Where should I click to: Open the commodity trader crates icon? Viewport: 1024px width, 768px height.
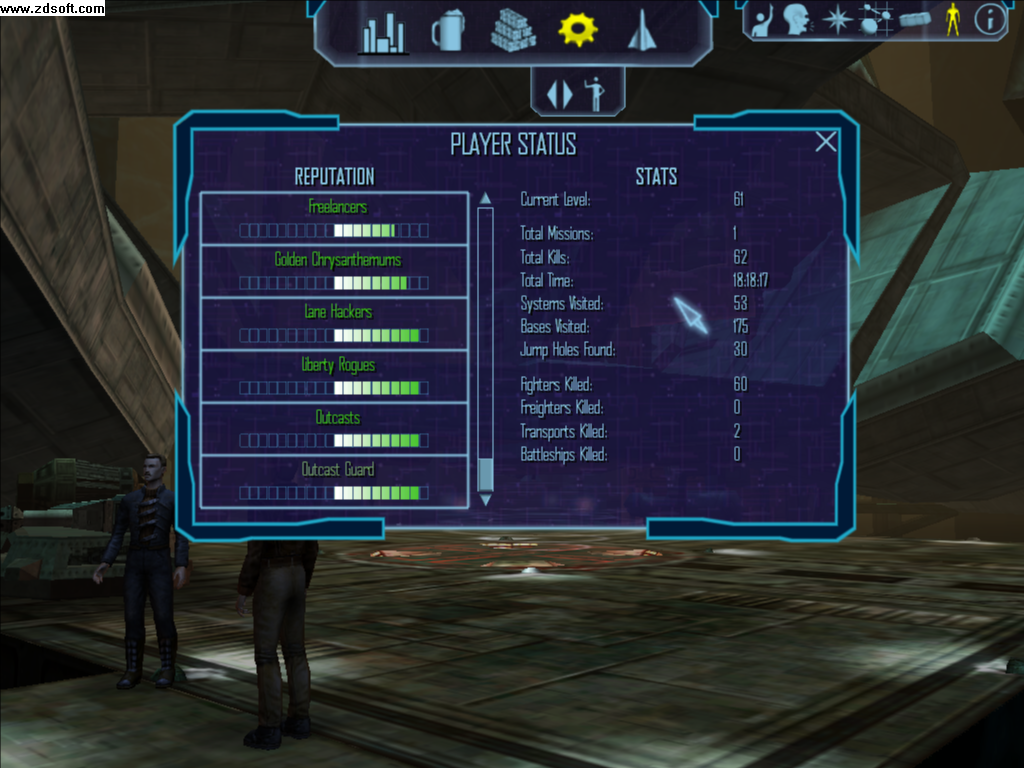coord(513,31)
